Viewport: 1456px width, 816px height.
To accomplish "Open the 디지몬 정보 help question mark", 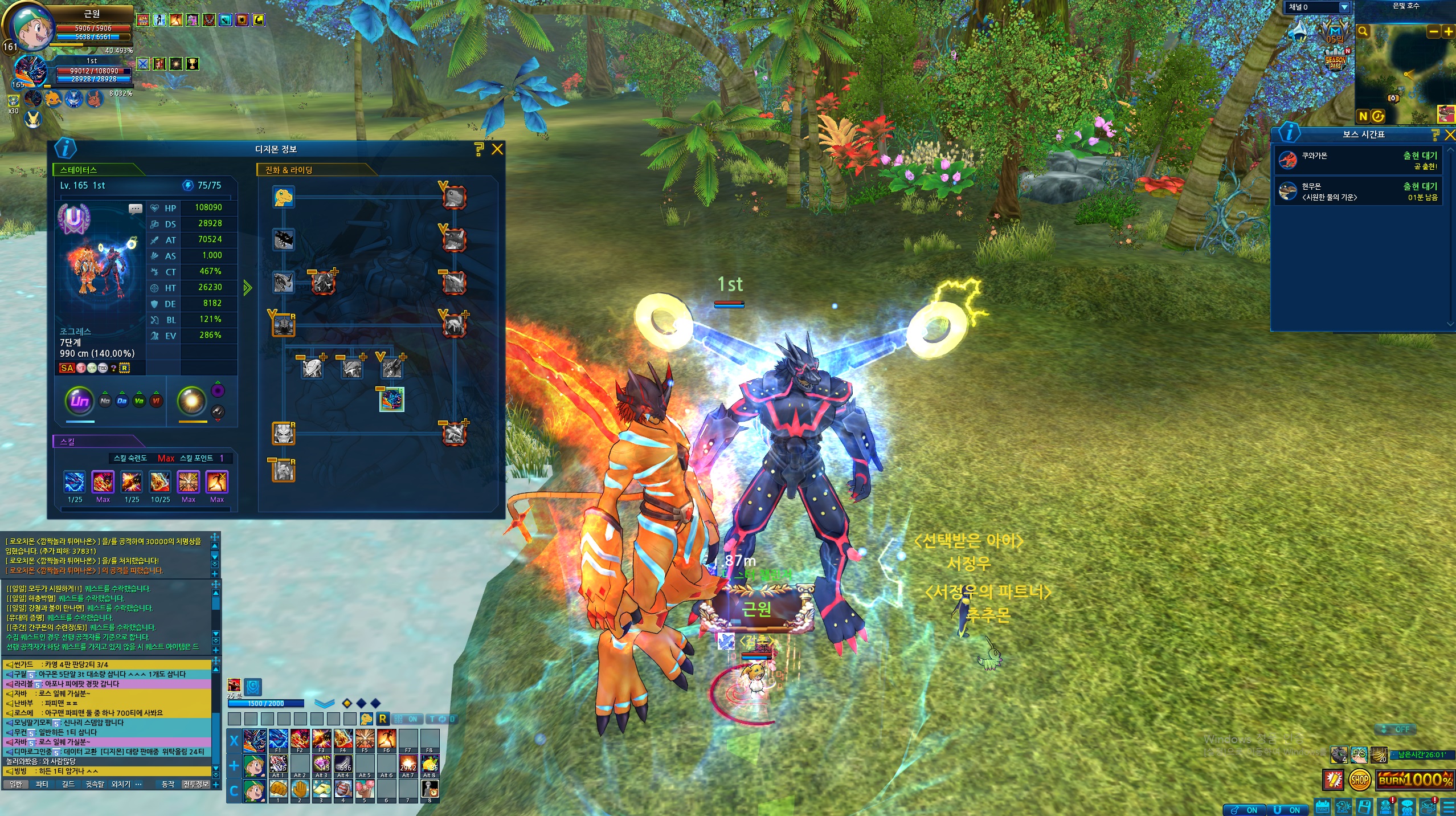I will 478,149.
